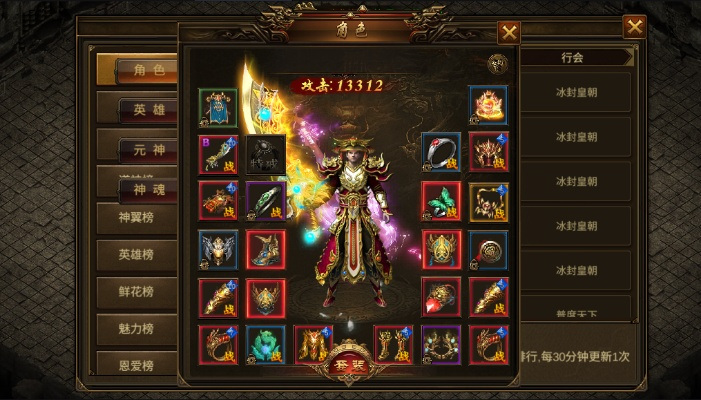Image resolution: width=701 pixels, height=400 pixels.
Task: Select the red gemstone ring slot
Action: (x=440, y=297)
